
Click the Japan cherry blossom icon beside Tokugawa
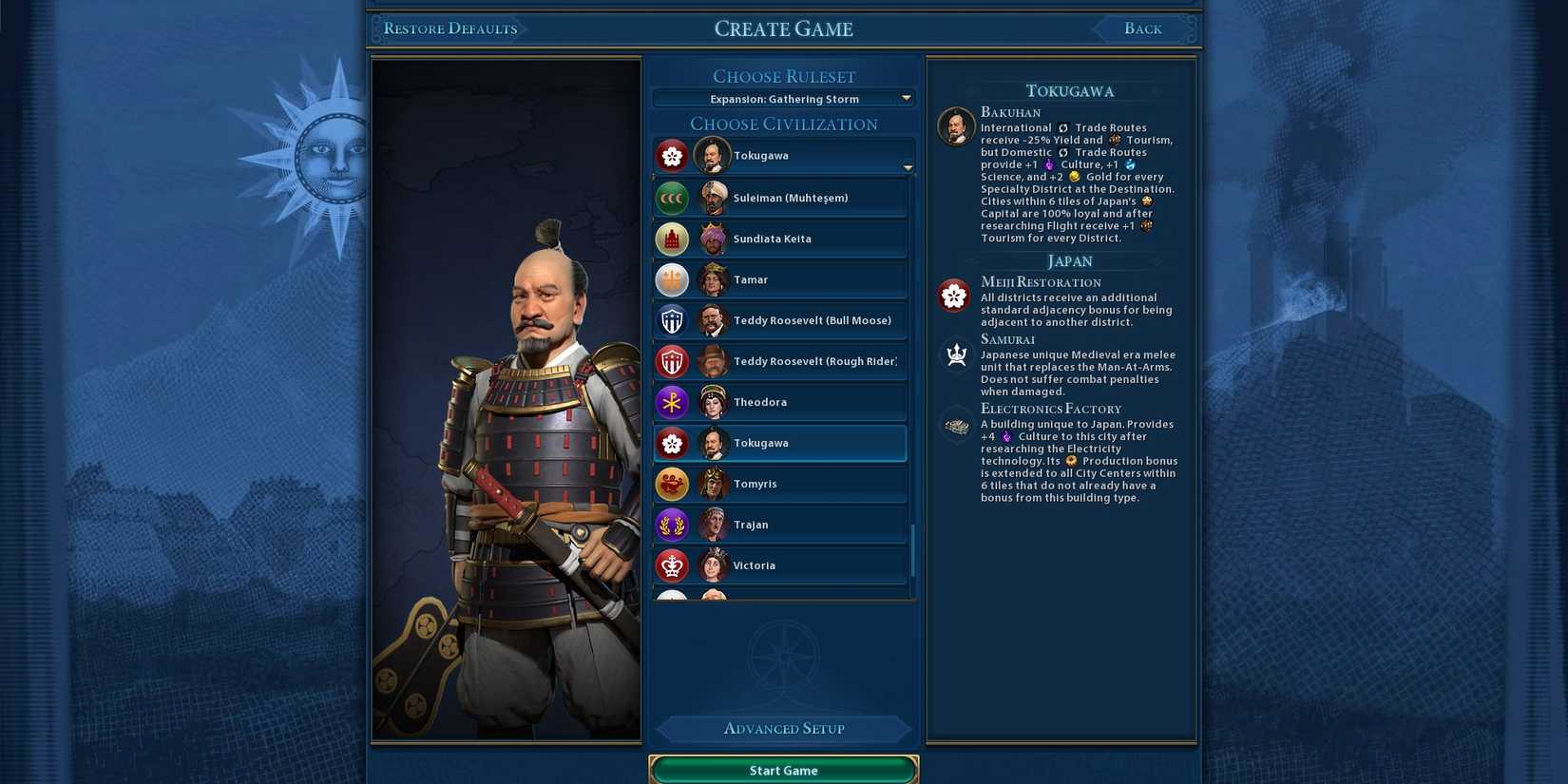coord(673,443)
